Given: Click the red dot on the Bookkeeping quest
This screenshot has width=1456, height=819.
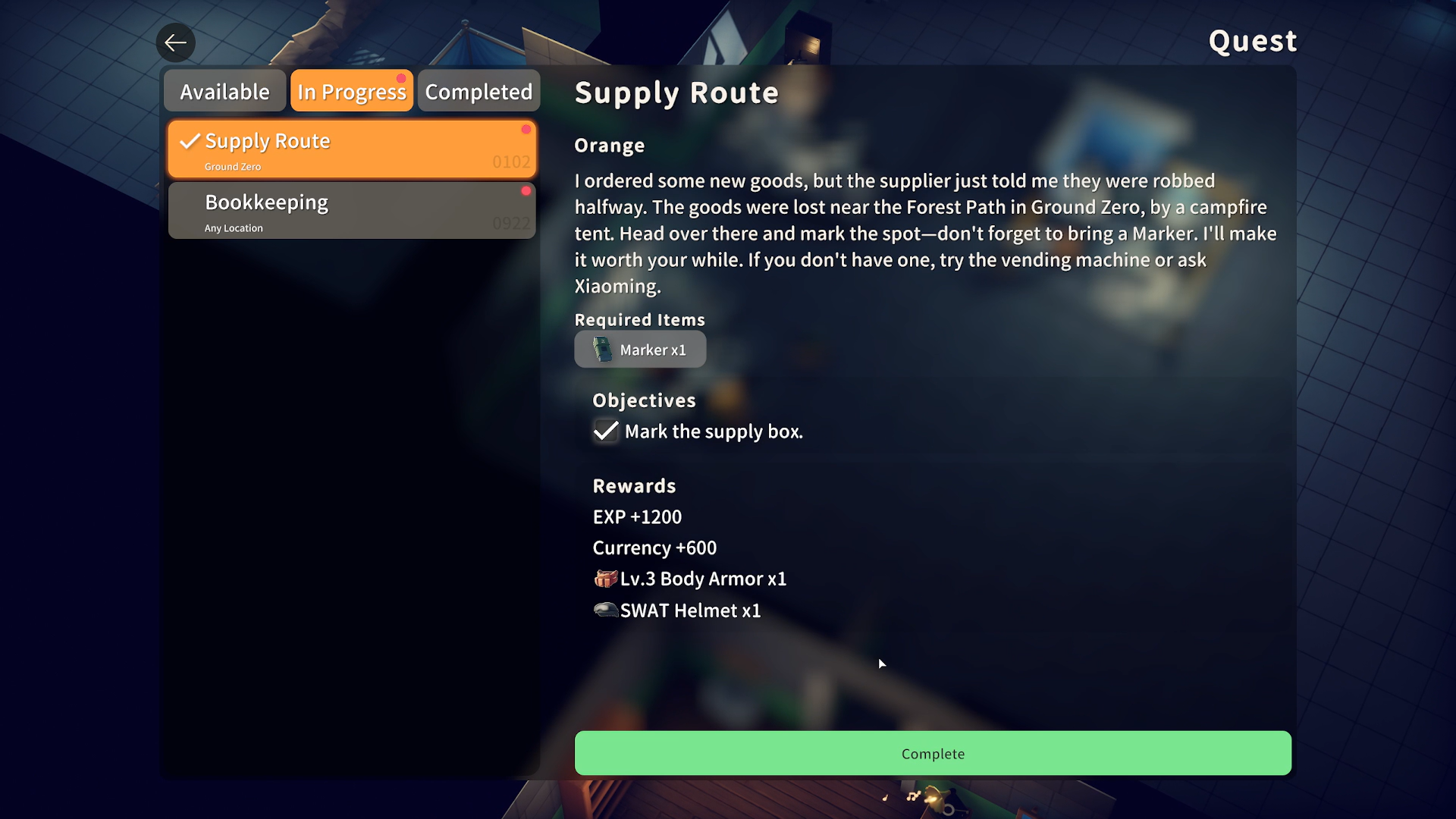Looking at the screenshot, I should click(x=528, y=192).
